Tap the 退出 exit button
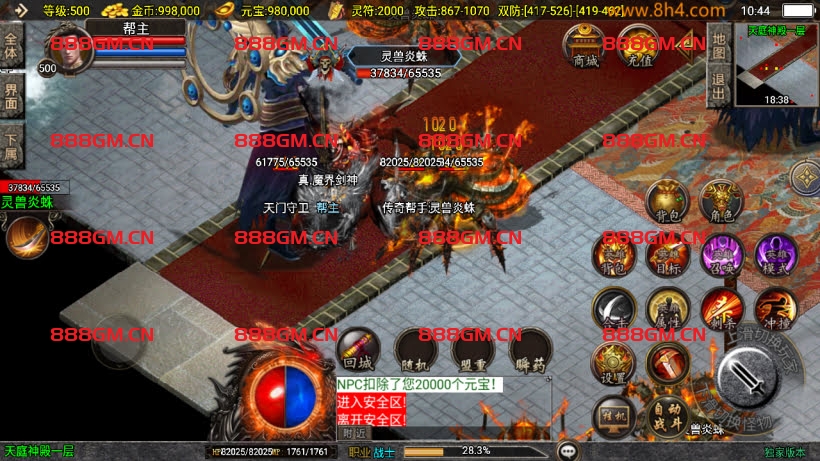820x461 pixels. pos(717,83)
